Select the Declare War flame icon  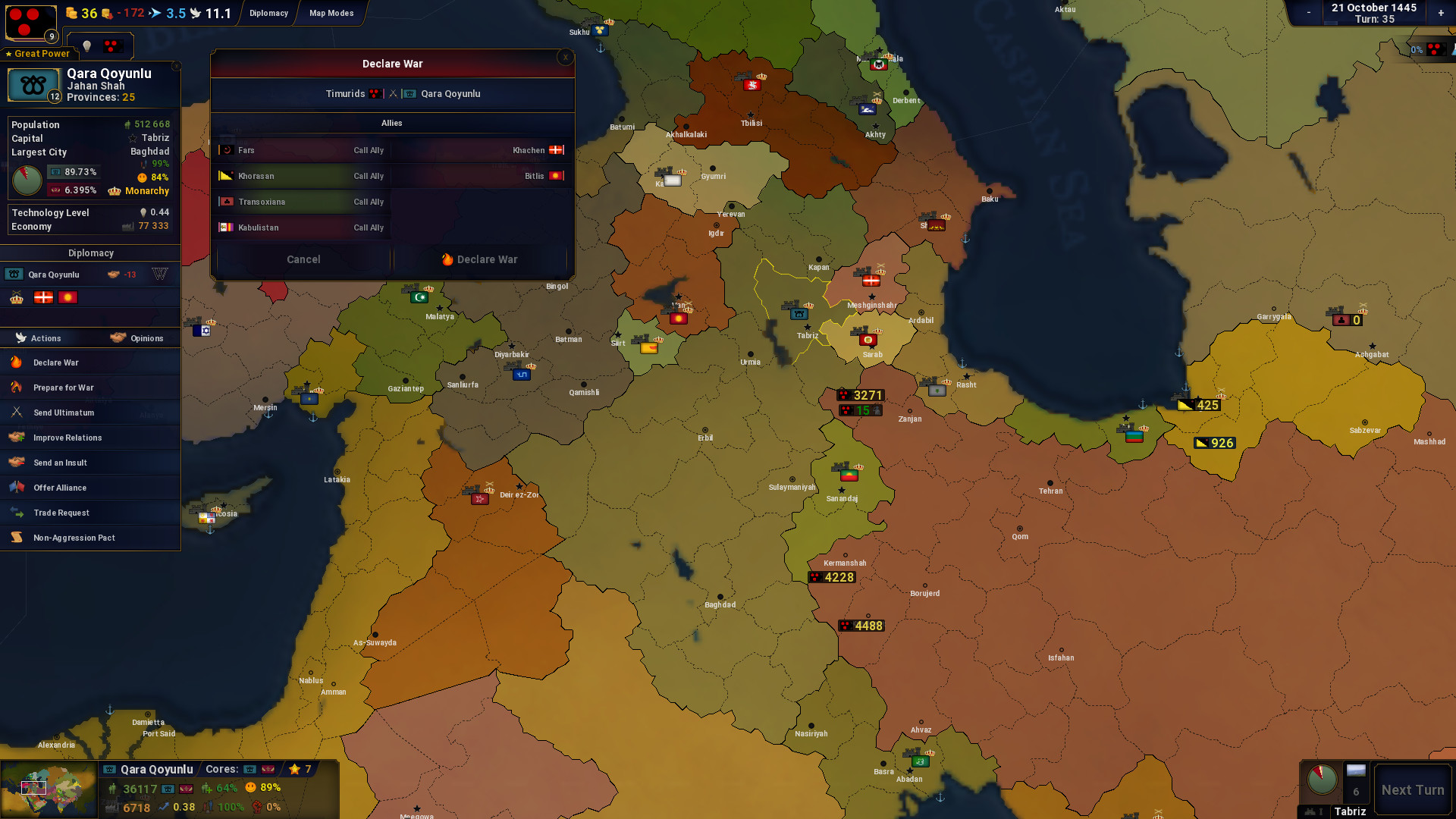[x=15, y=362]
